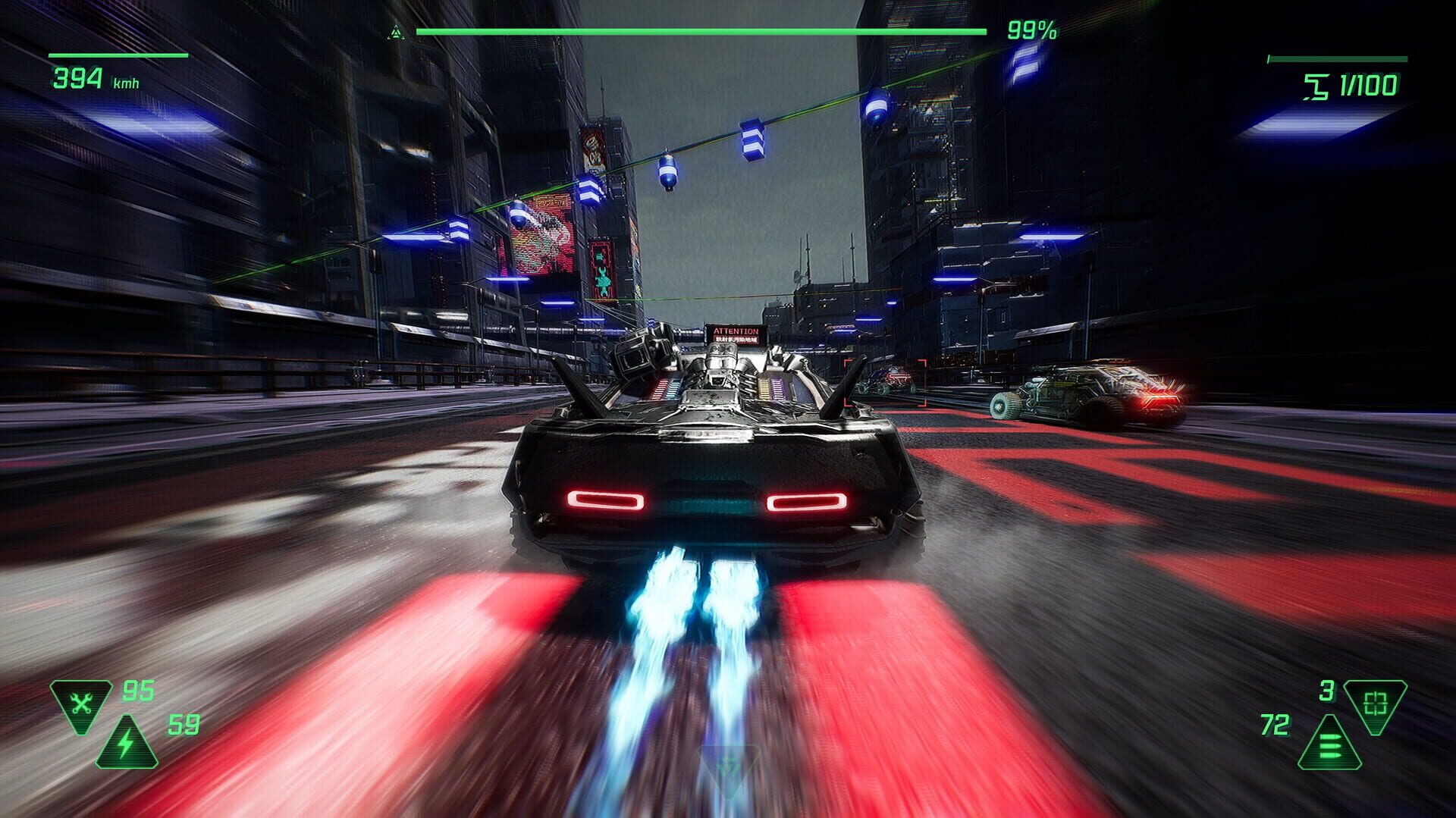Toggle the green speed bar above the 394 readout

[118, 55]
